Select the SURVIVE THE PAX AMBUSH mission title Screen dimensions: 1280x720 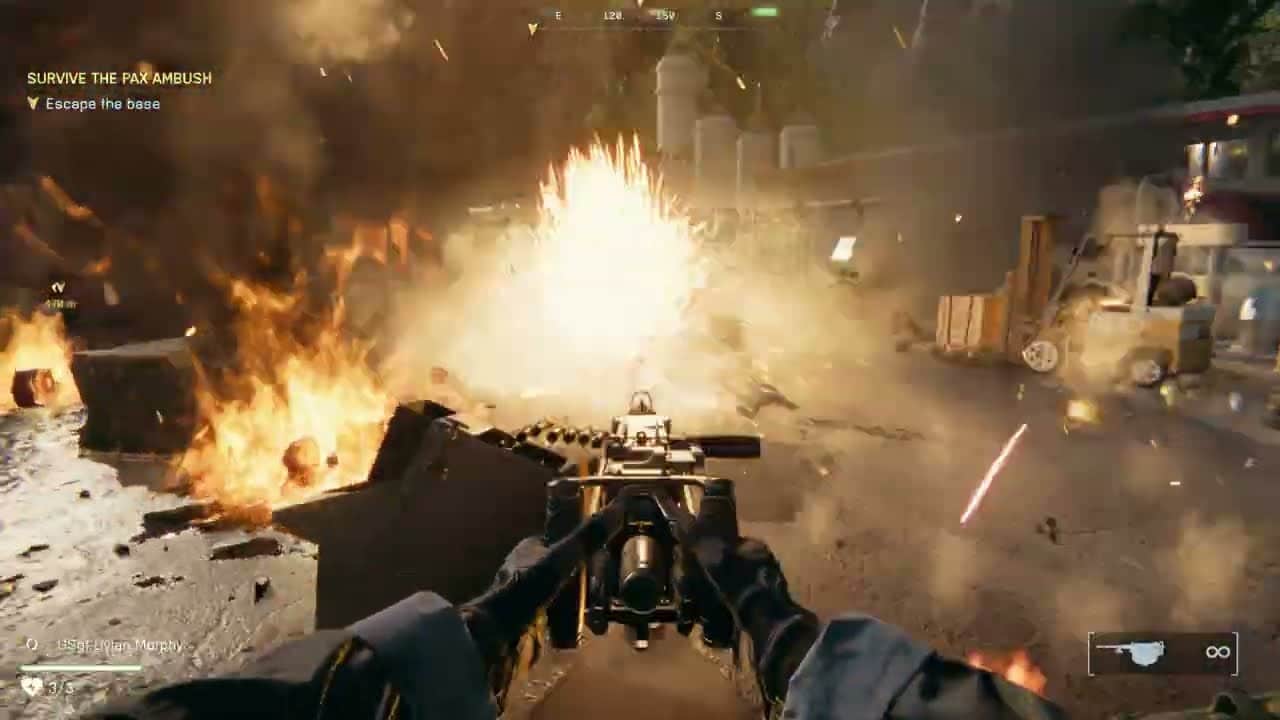[117, 76]
